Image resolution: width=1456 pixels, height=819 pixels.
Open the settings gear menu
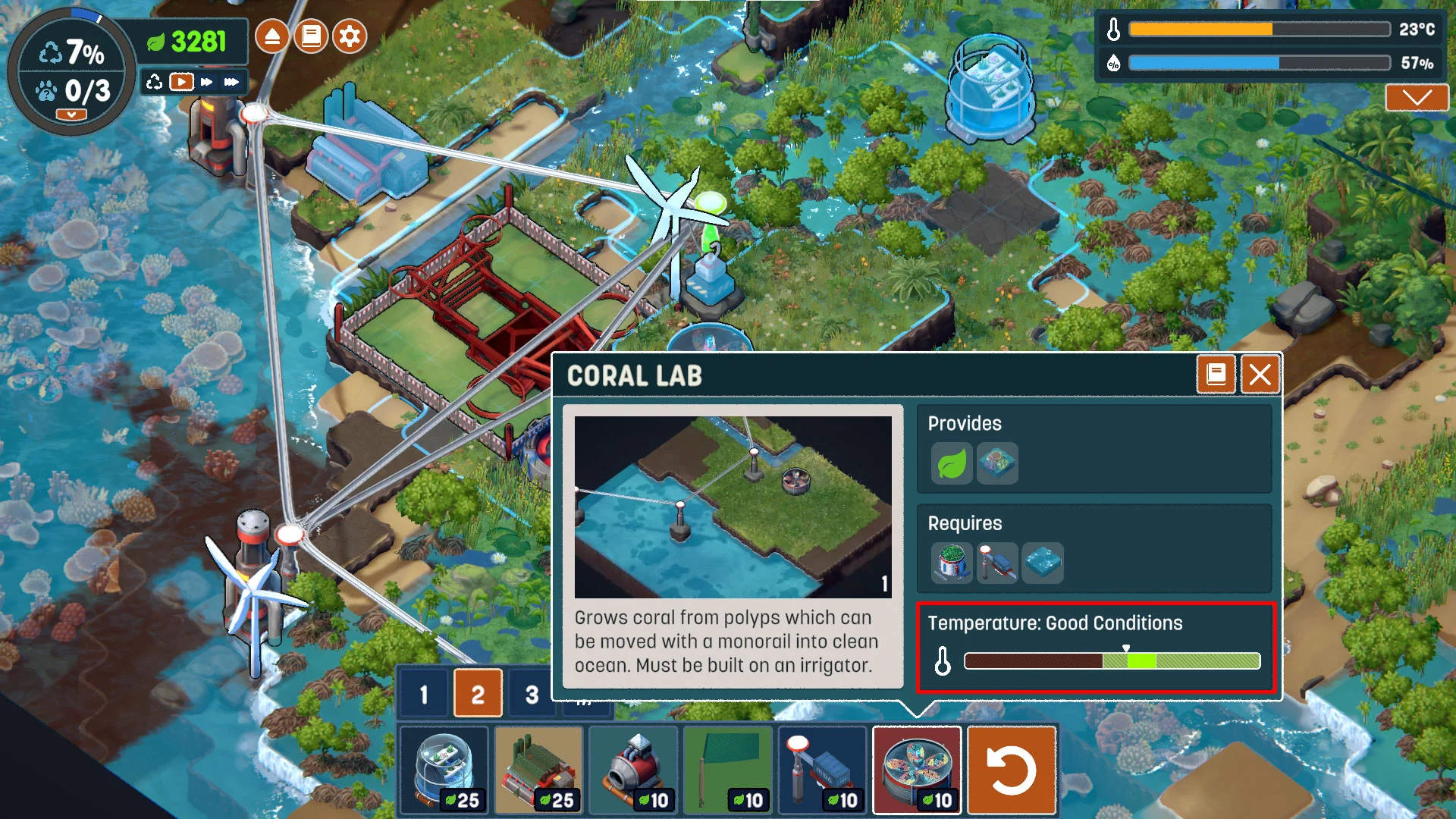pyautogui.click(x=350, y=36)
